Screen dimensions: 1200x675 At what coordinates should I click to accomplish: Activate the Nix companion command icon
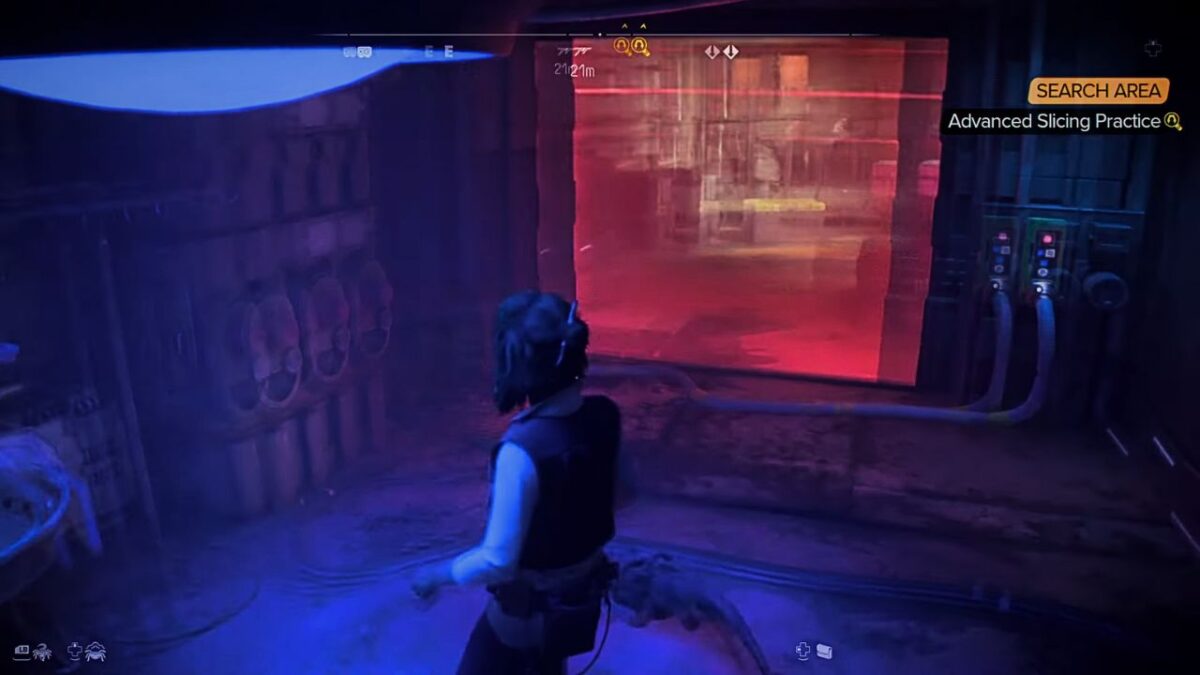(x=43, y=651)
